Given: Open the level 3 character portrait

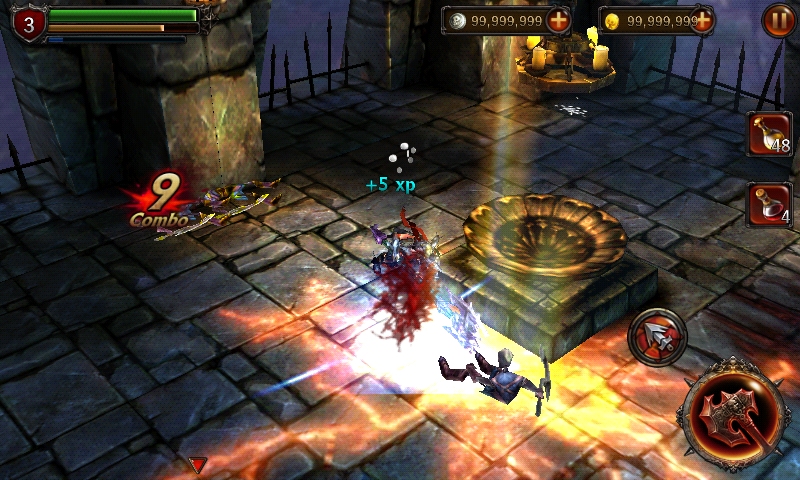Looking at the screenshot, I should point(28,24).
